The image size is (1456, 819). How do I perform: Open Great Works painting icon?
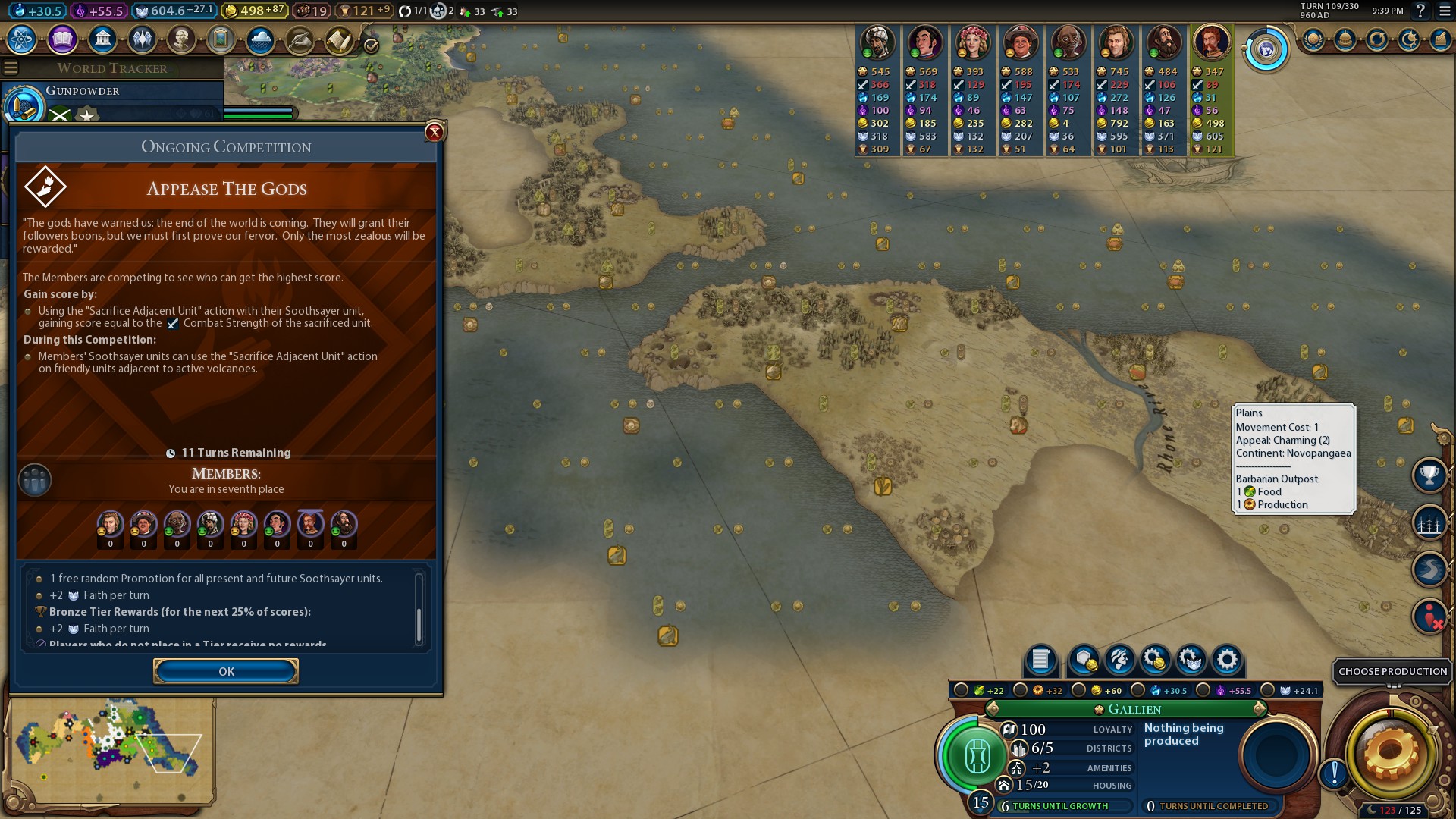click(x=221, y=39)
